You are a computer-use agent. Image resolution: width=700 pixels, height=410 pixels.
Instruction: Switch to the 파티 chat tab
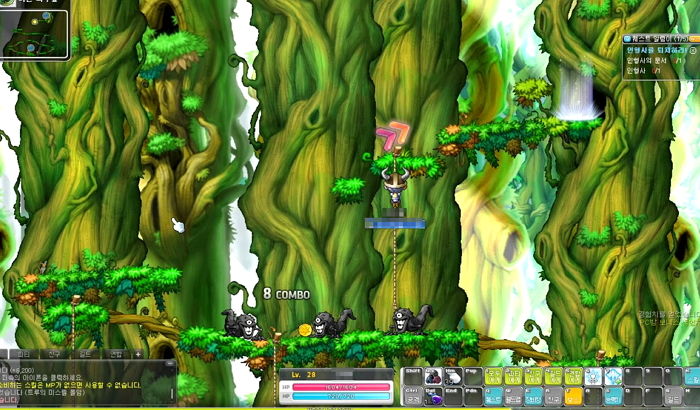click(x=24, y=354)
